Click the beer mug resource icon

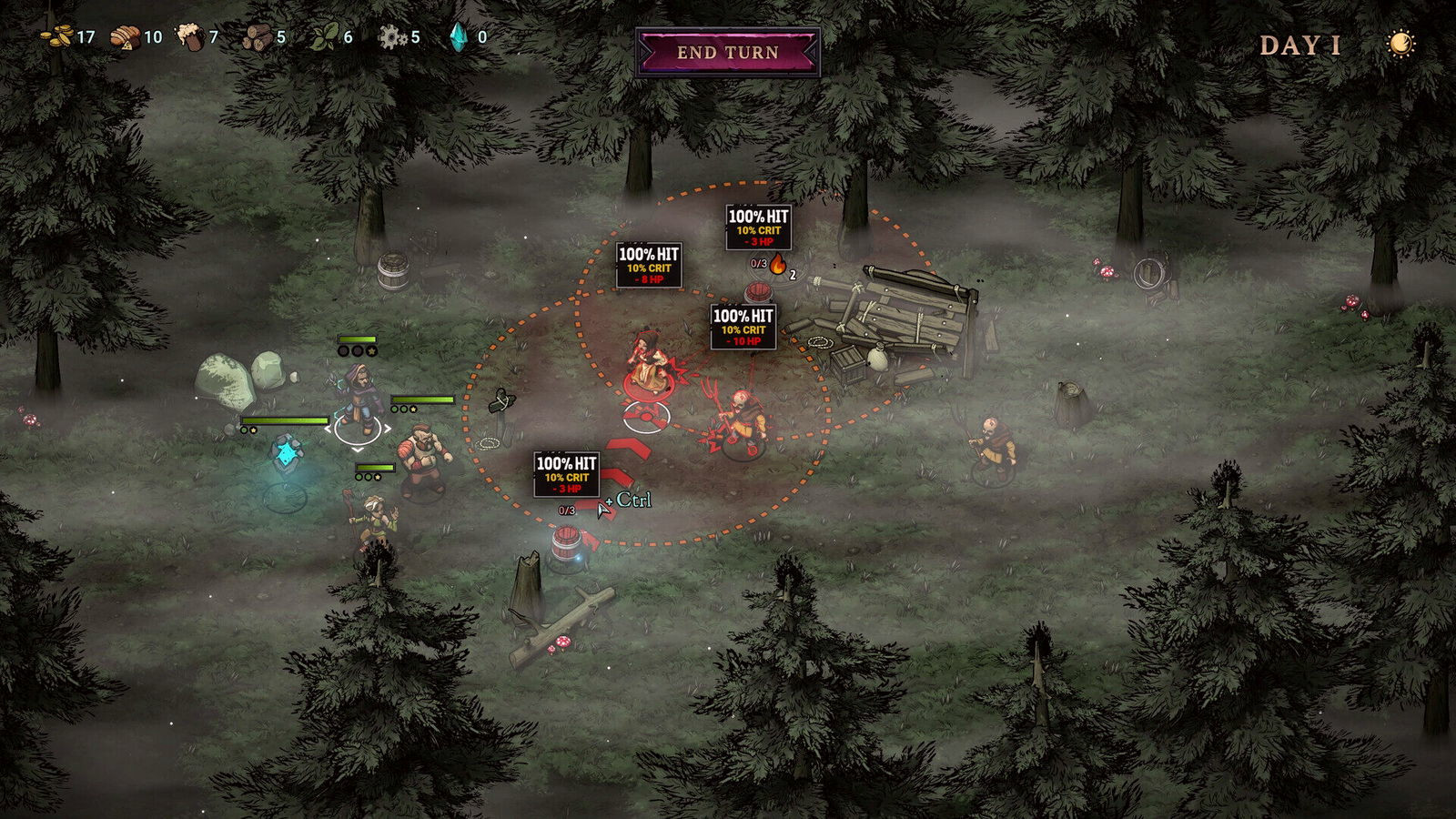coord(189,38)
